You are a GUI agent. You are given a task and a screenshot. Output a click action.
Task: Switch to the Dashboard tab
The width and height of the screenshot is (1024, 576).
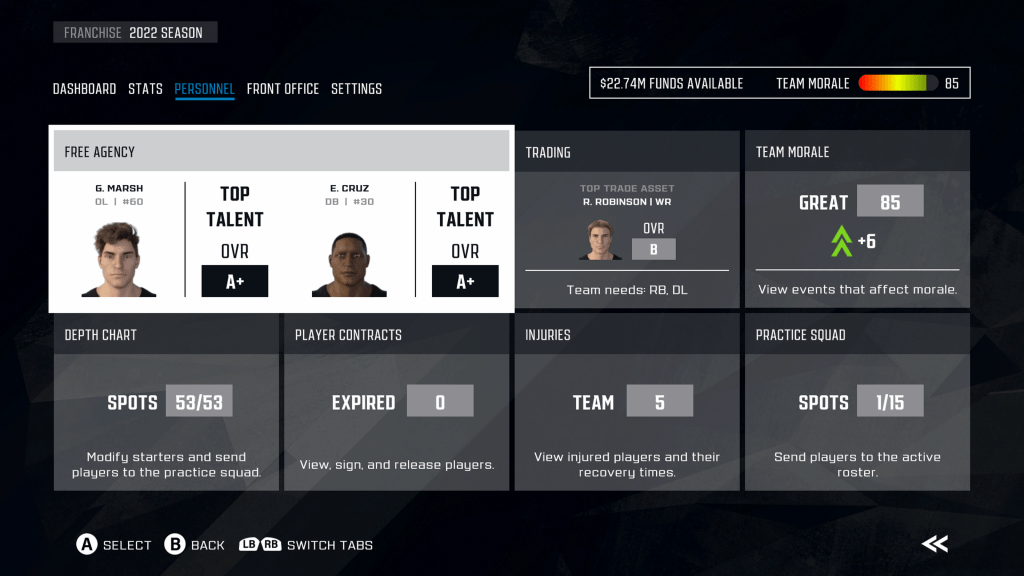(84, 89)
